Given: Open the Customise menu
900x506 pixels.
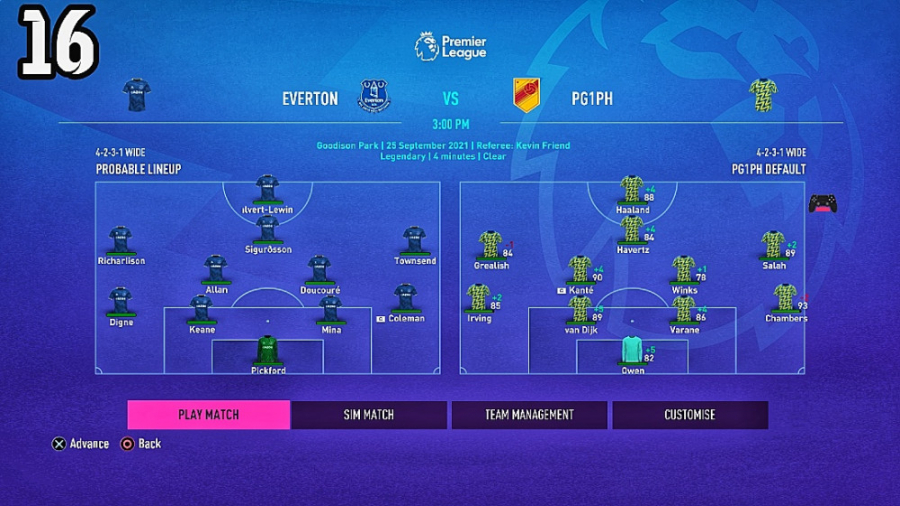Looking at the screenshot, I should 690,415.
